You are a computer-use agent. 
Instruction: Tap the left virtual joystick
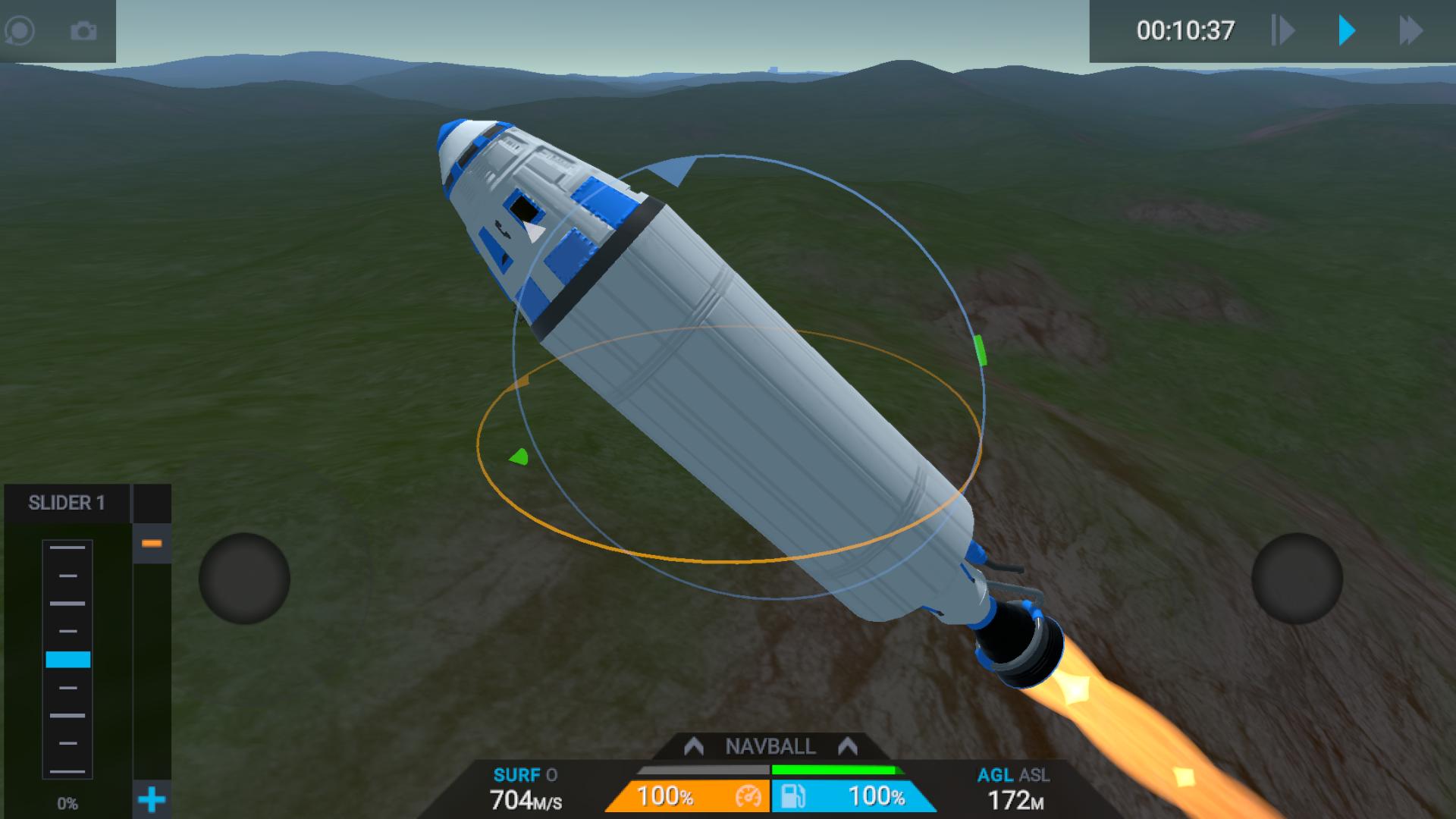click(x=244, y=579)
